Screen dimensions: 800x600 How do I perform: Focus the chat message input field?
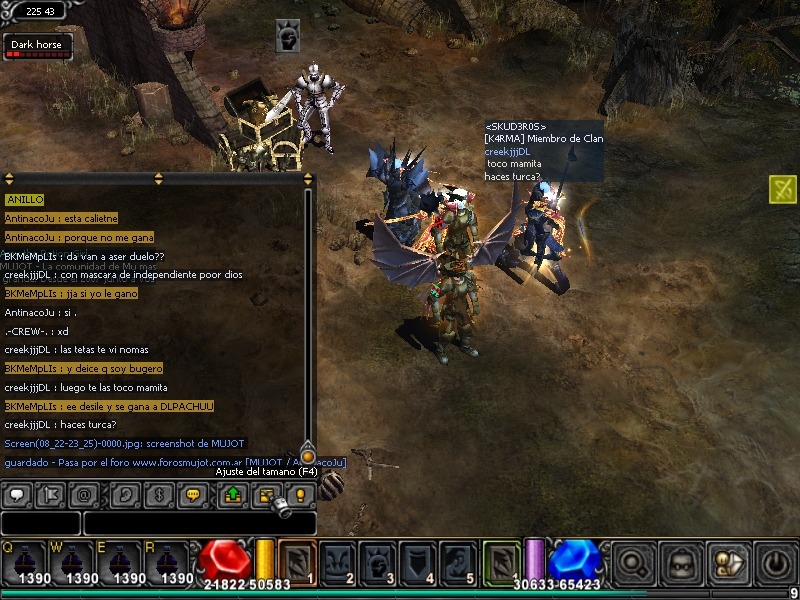pyautogui.click(x=199, y=523)
